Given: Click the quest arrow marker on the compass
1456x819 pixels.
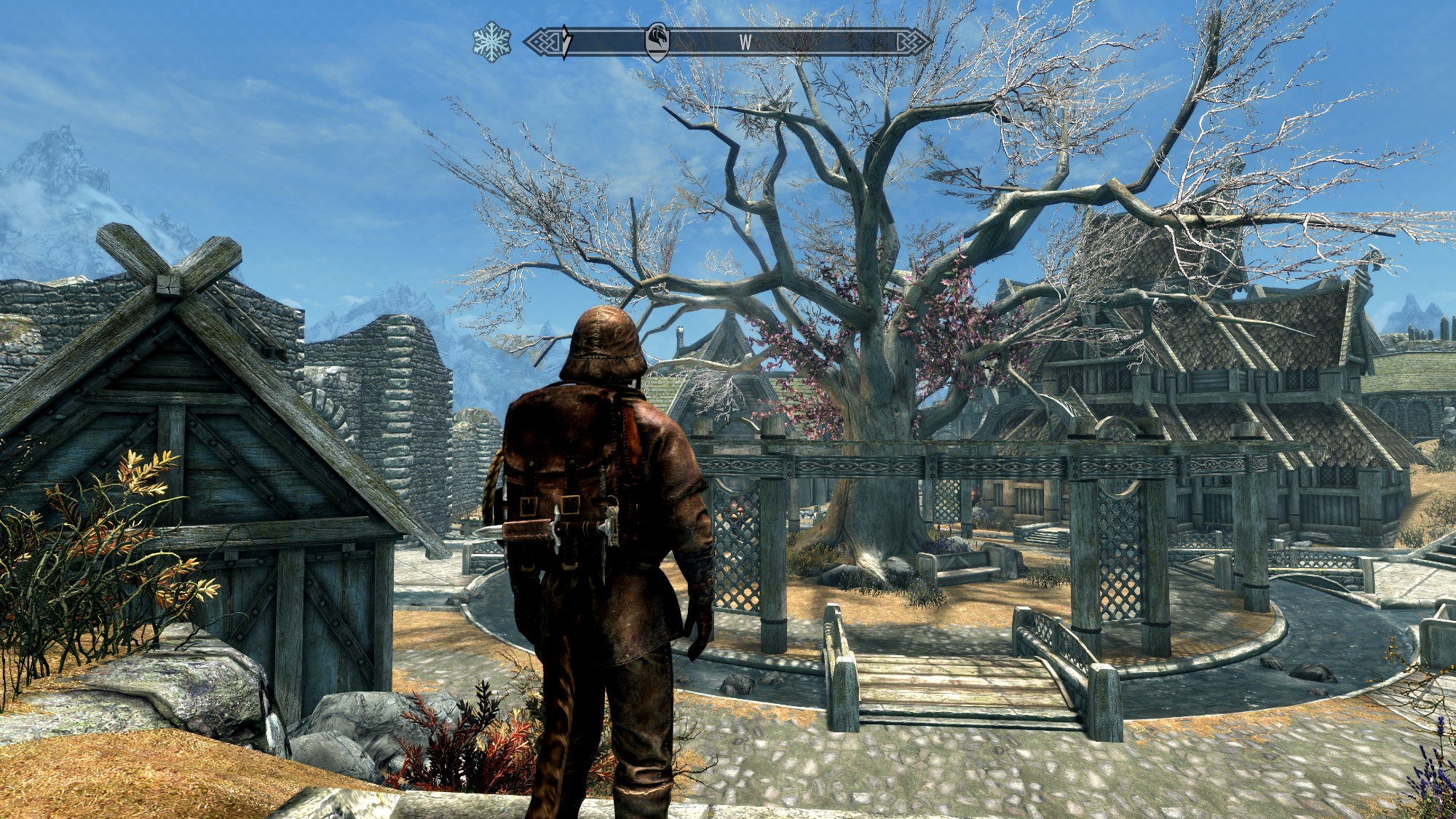Looking at the screenshot, I should point(566,41).
